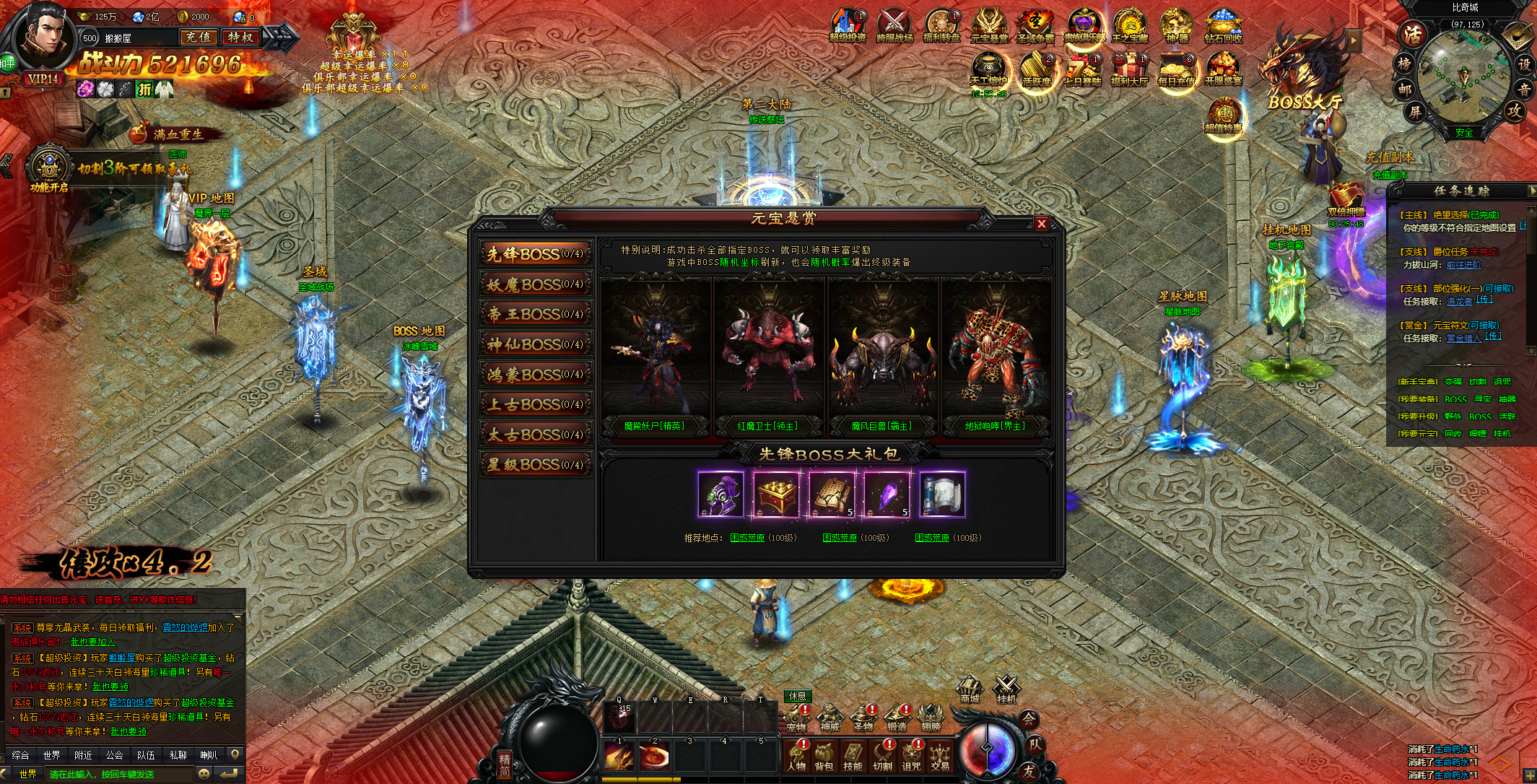Open the 技能 skills book
Image resolution: width=1537 pixels, height=784 pixels.
pyautogui.click(x=853, y=756)
